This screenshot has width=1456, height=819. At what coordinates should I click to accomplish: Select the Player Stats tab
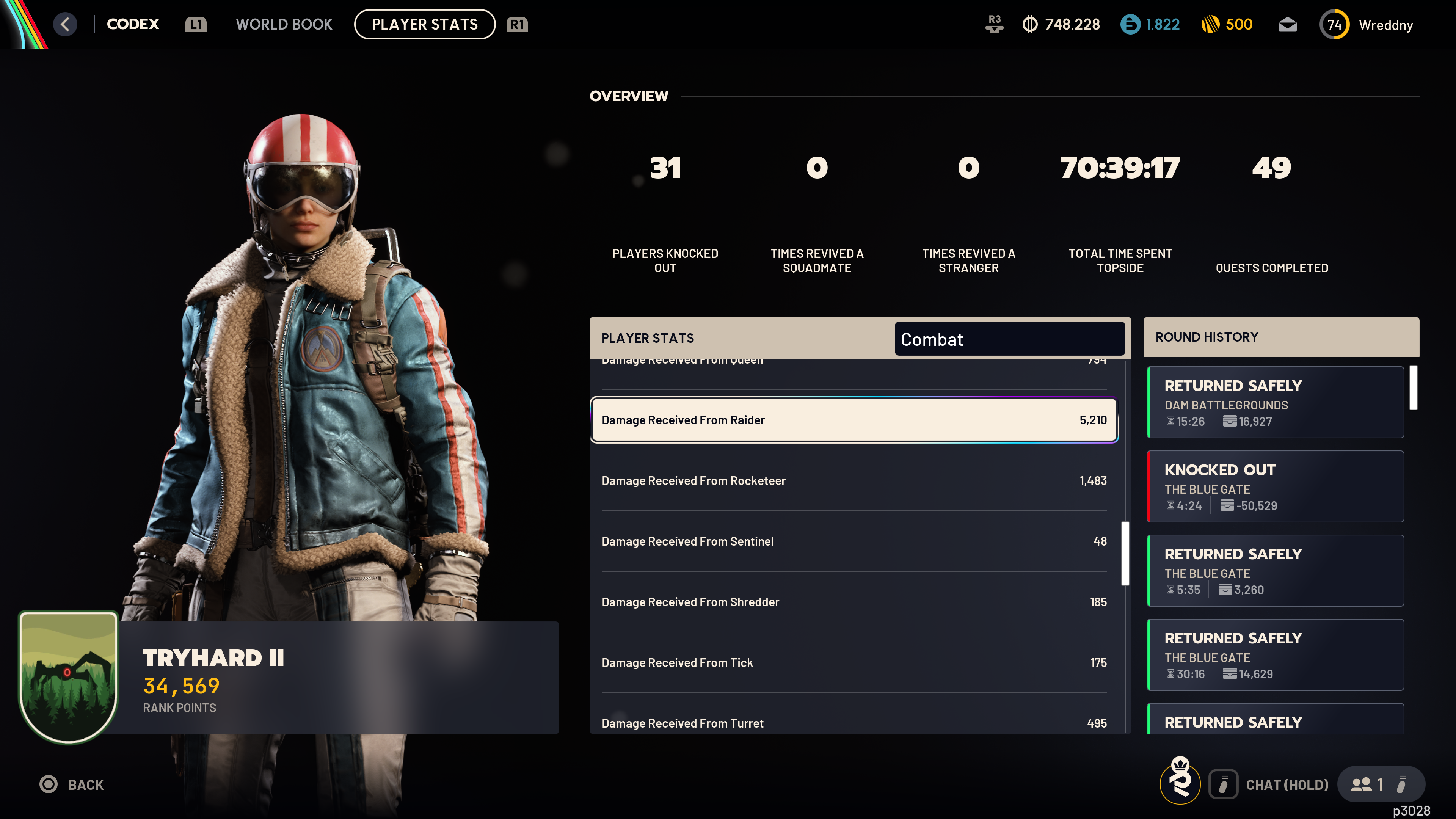[x=425, y=24]
